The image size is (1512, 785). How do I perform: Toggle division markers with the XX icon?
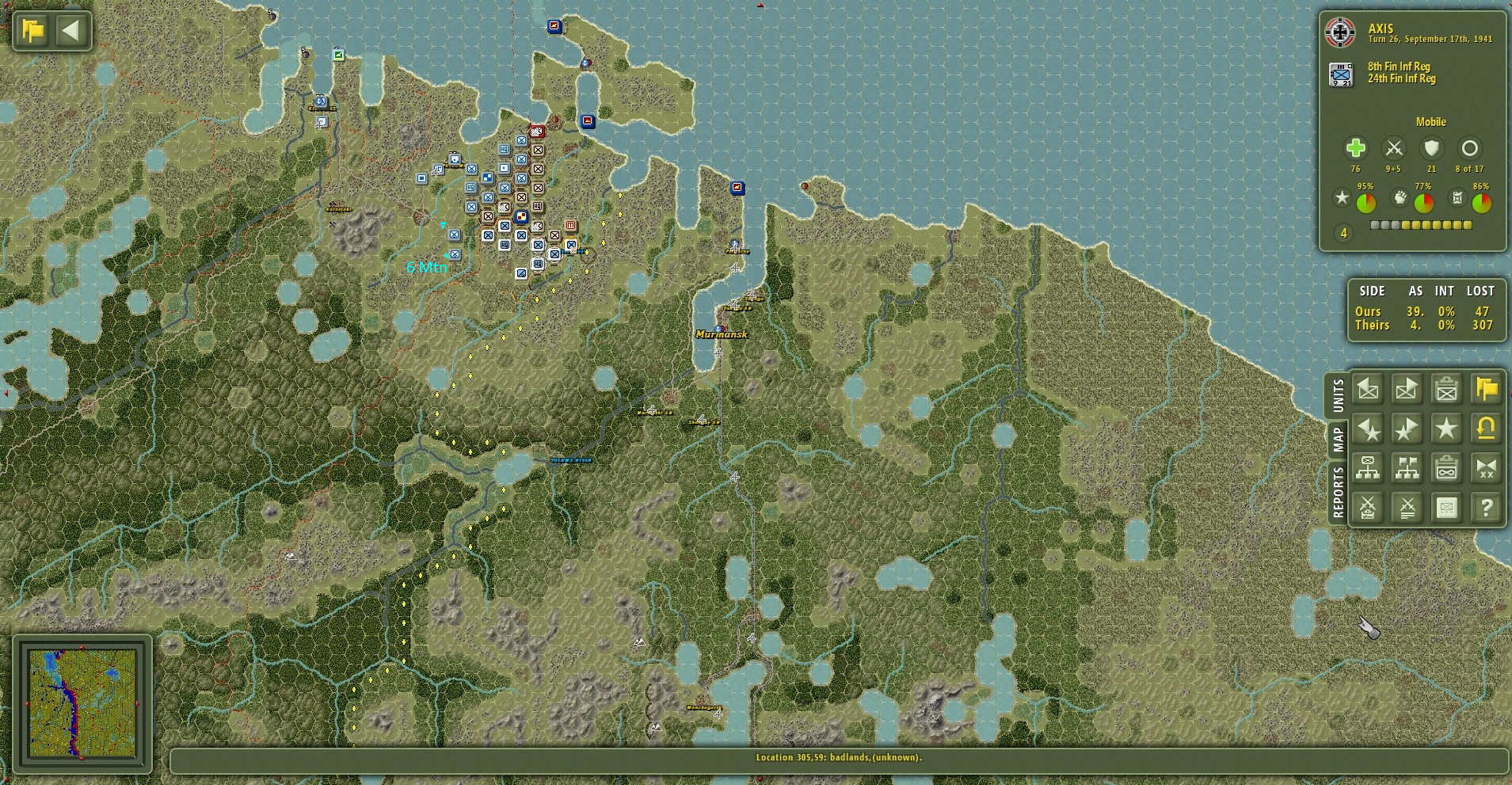(1487, 468)
